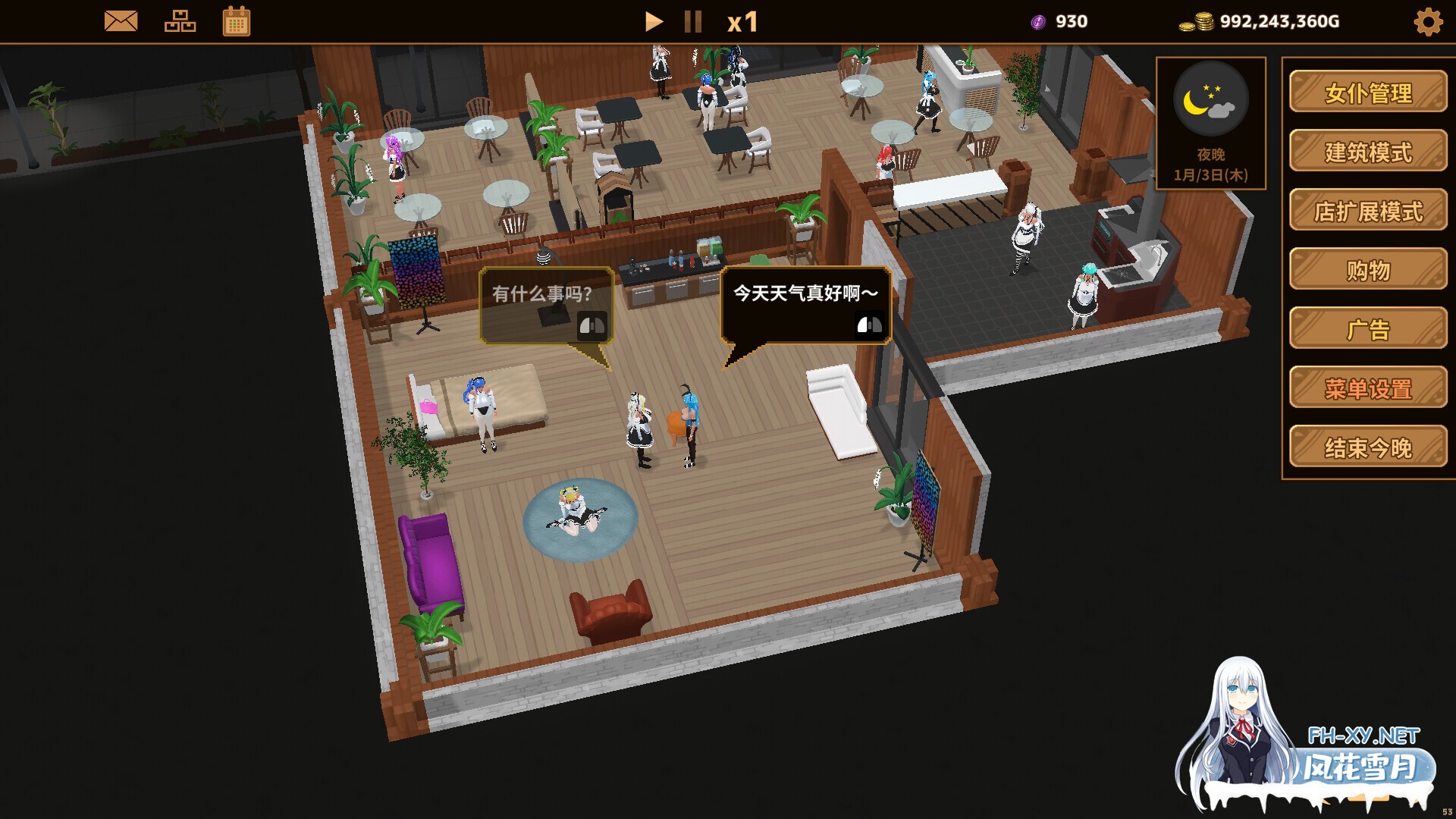Open the calendar icon
Viewport: 1456px width, 819px height.
pos(236,21)
